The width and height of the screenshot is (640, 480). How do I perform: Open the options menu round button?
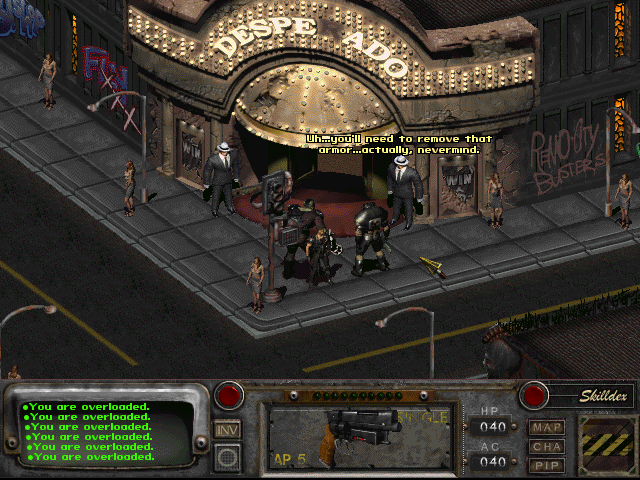click(x=227, y=458)
